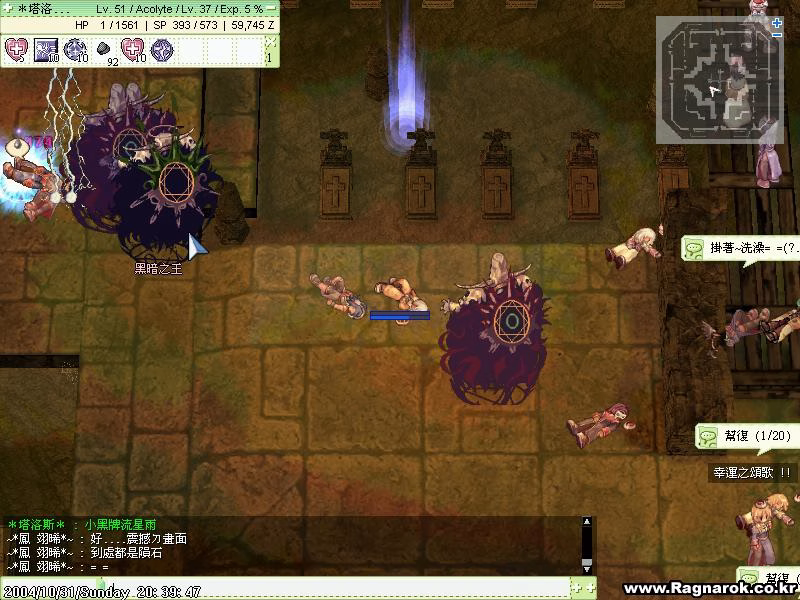Screen dimensions: 800x600
Task: Use the second Heal skill (level 10)
Action: [x=133, y=48]
